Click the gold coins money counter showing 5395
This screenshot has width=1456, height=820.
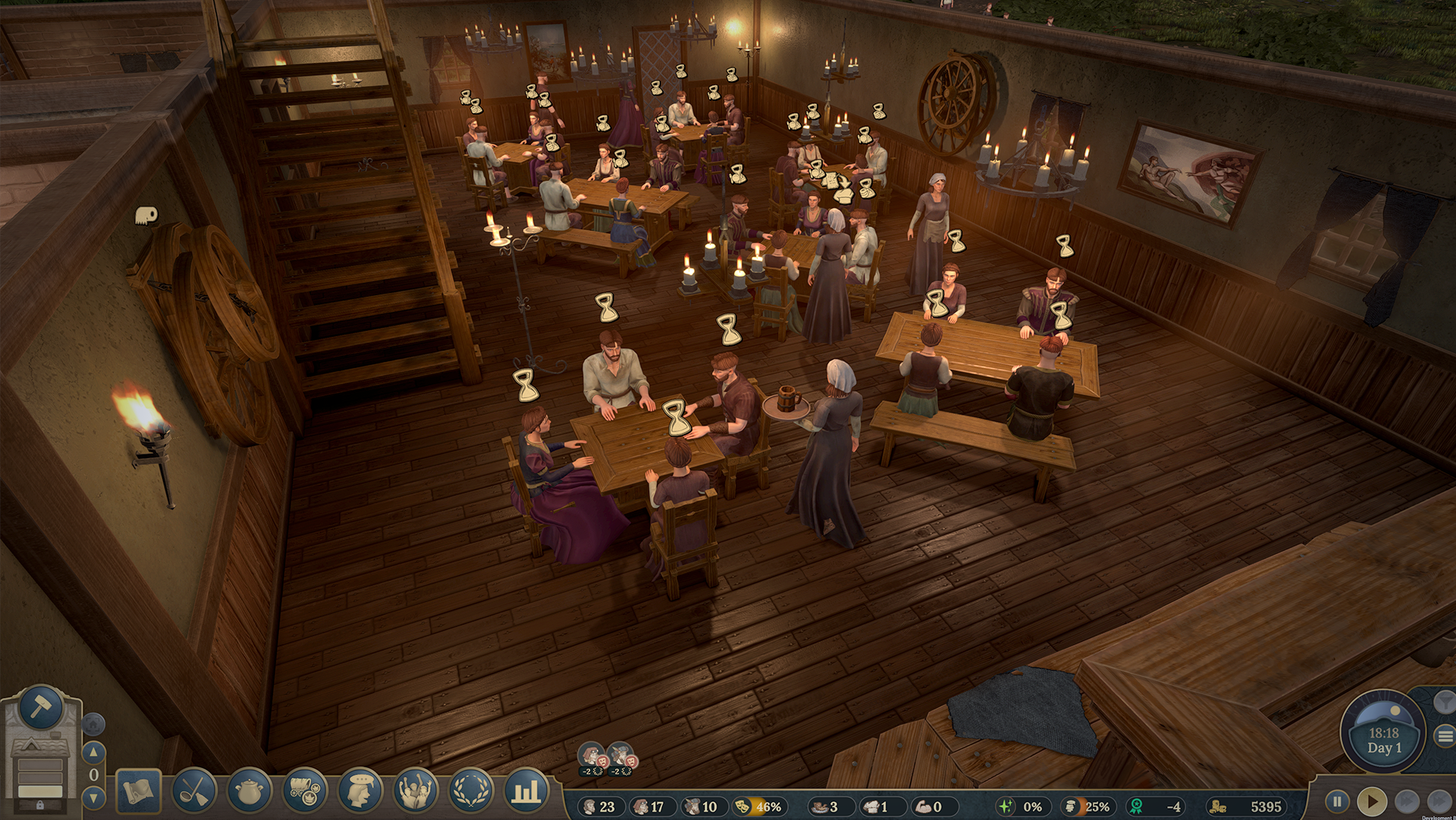(1247, 807)
